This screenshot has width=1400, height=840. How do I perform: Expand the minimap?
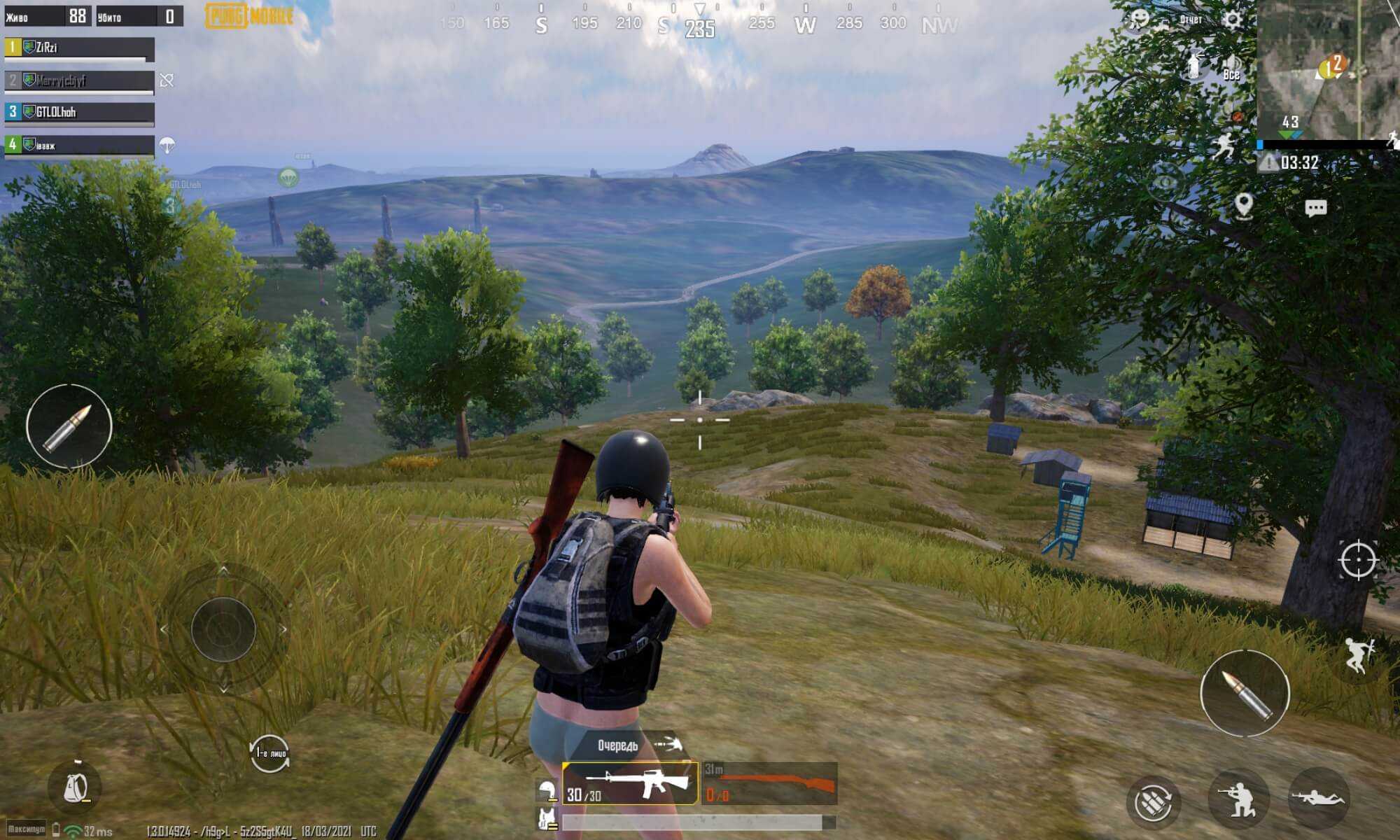pos(1328,70)
